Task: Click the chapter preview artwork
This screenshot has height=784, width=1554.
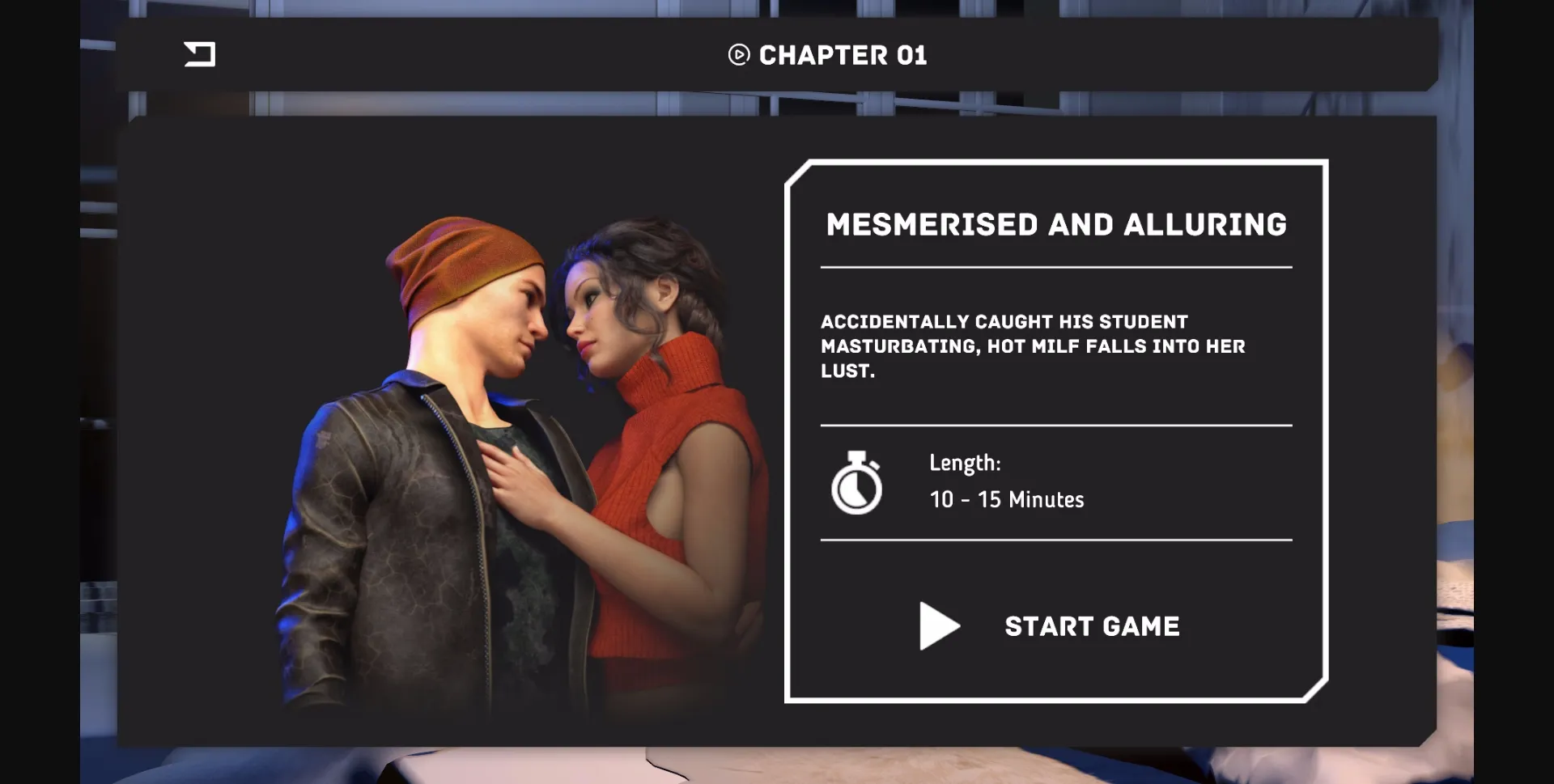Action: click(x=526, y=461)
